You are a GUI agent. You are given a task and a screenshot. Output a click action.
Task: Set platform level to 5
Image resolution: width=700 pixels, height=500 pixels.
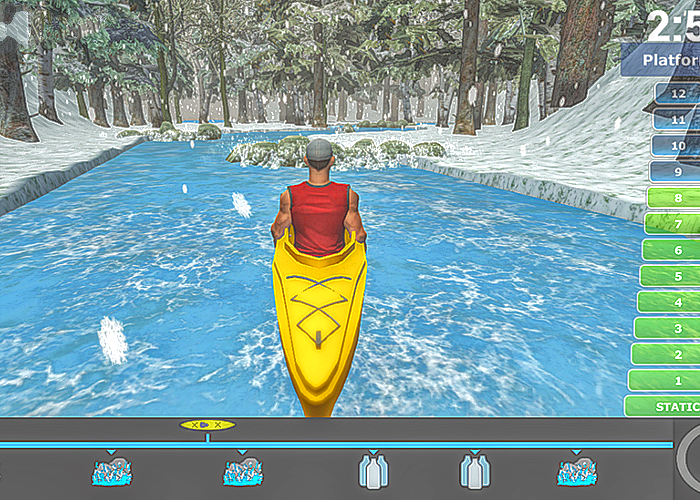point(670,276)
